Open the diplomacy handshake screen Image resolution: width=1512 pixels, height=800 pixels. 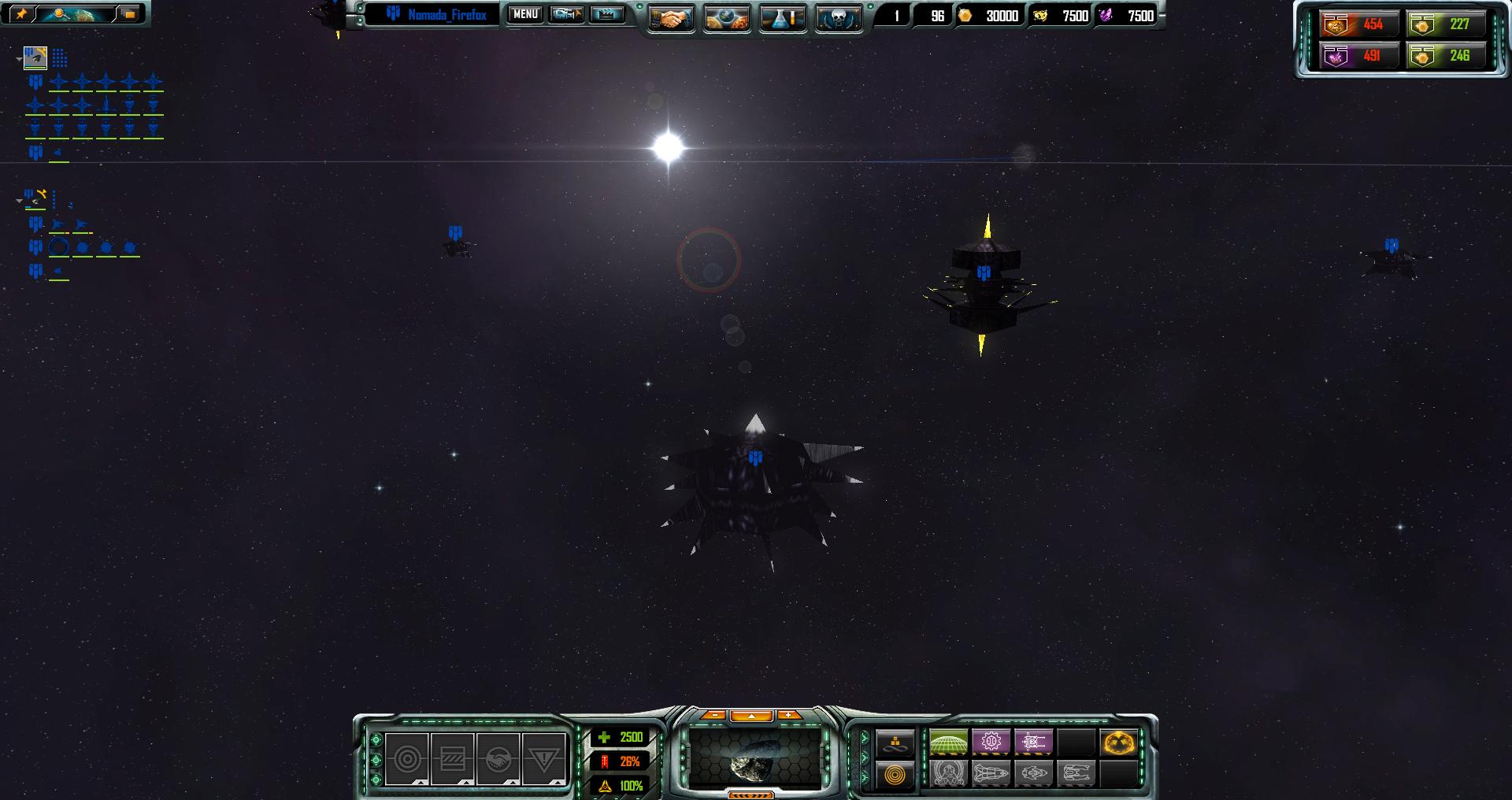[671, 18]
